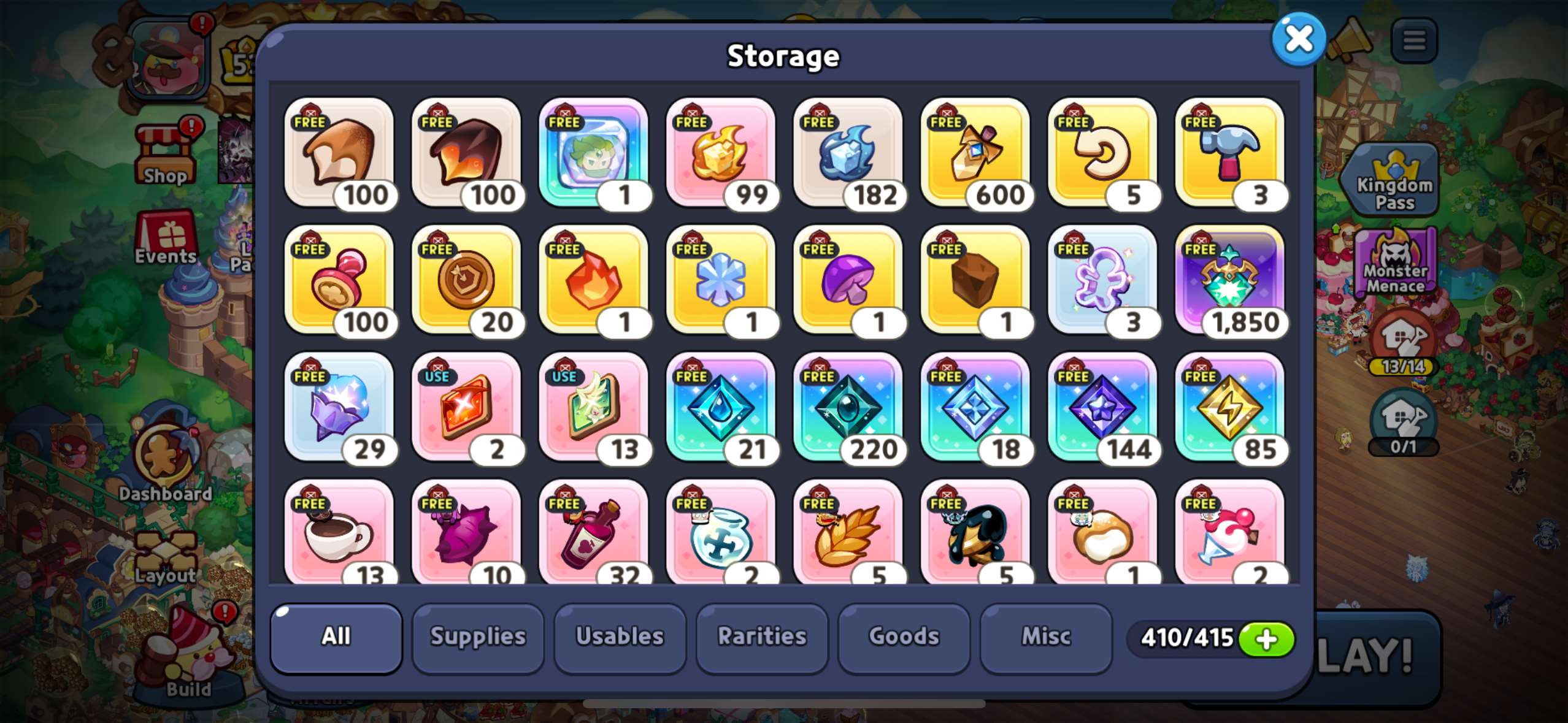Open the Usables filter
1568x723 pixels.
[620, 637]
